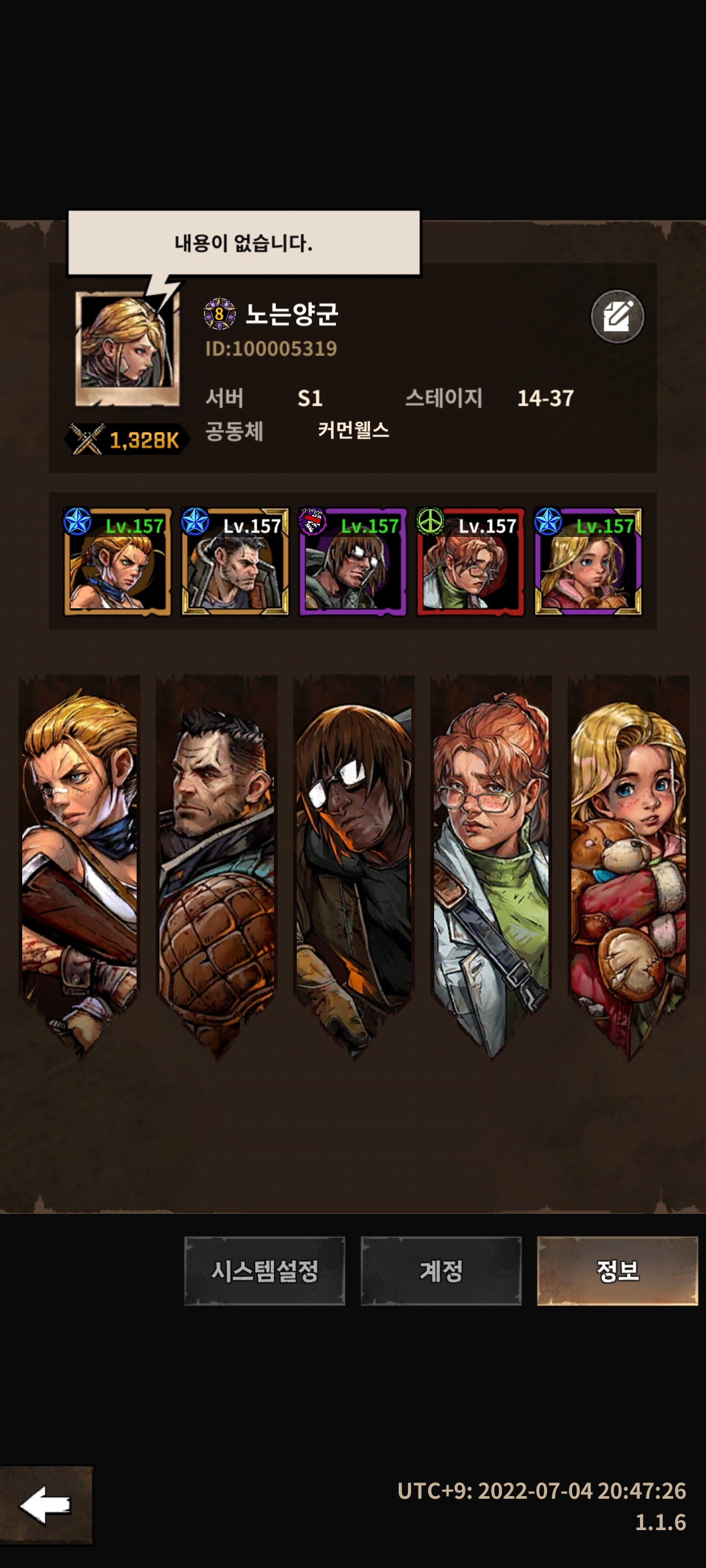Screen dimensions: 706x1568
Task: Choose the dark-haired scarred man hero slot
Action: (x=235, y=562)
